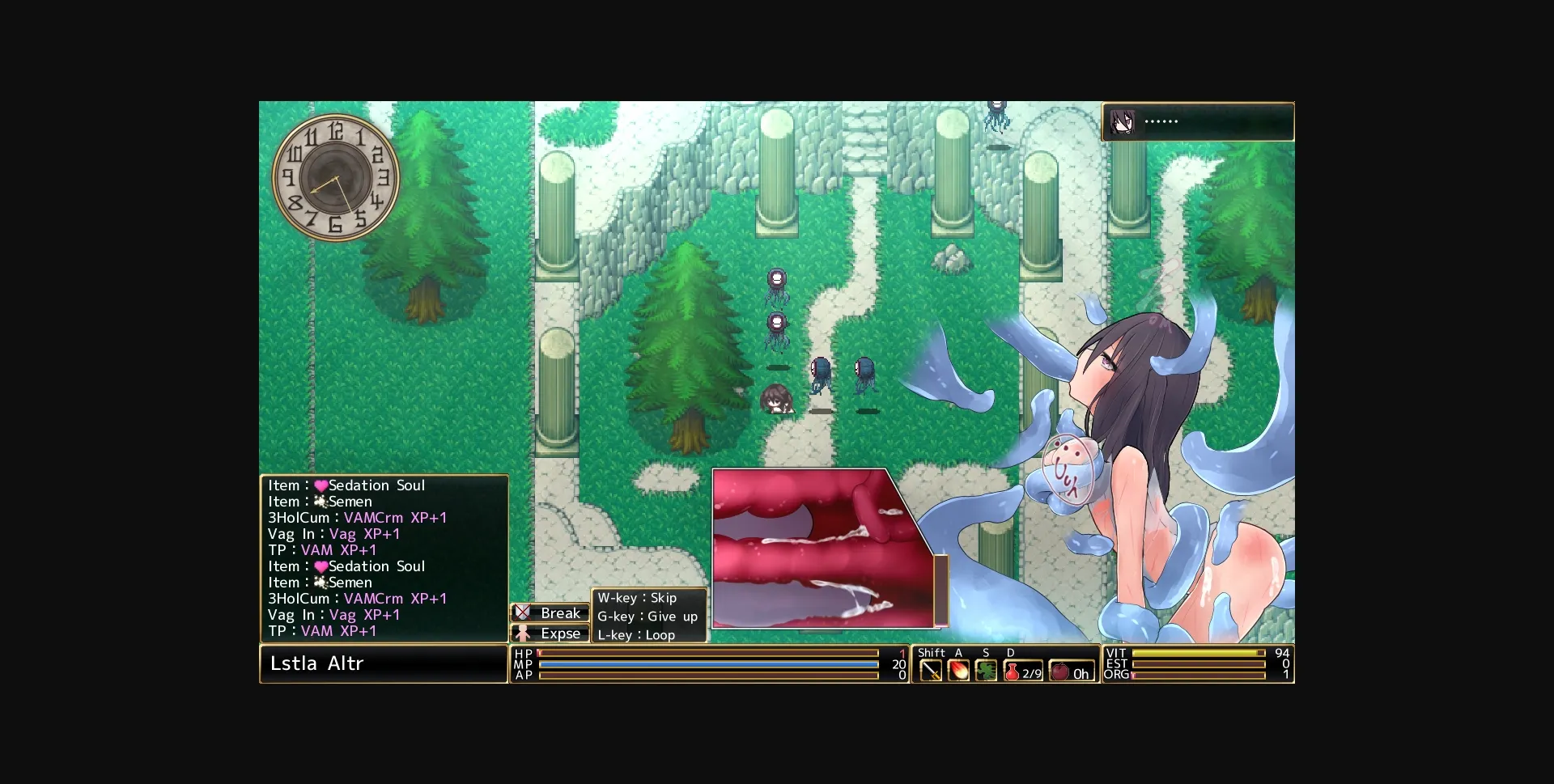The height and width of the screenshot is (784, 1554).
Task: Open the character portrait in the top-right dialogue box
Action: click(1121, 121)
